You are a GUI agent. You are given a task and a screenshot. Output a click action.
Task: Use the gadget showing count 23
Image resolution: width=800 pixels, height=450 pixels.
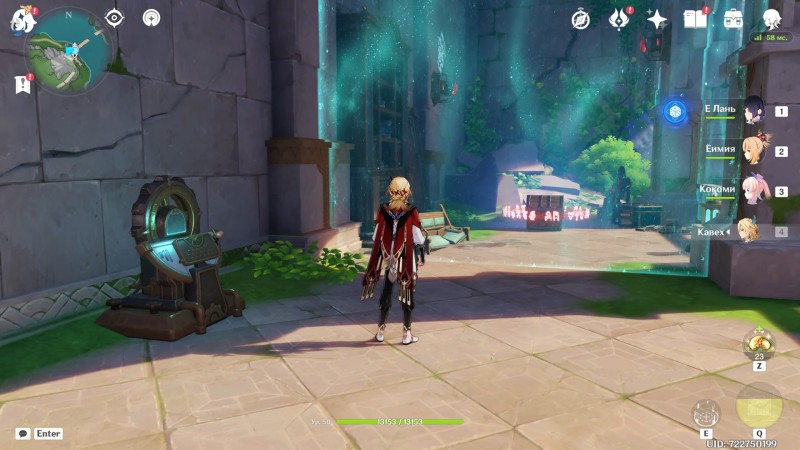759,343
